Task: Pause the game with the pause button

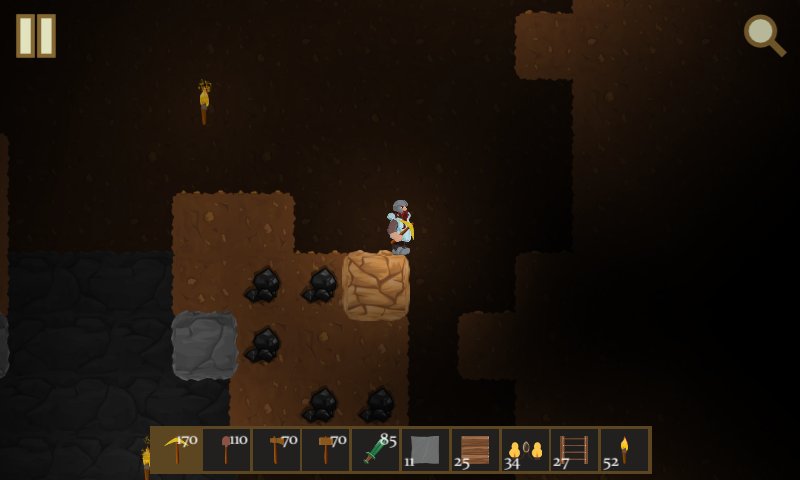Action: point(36,36)
